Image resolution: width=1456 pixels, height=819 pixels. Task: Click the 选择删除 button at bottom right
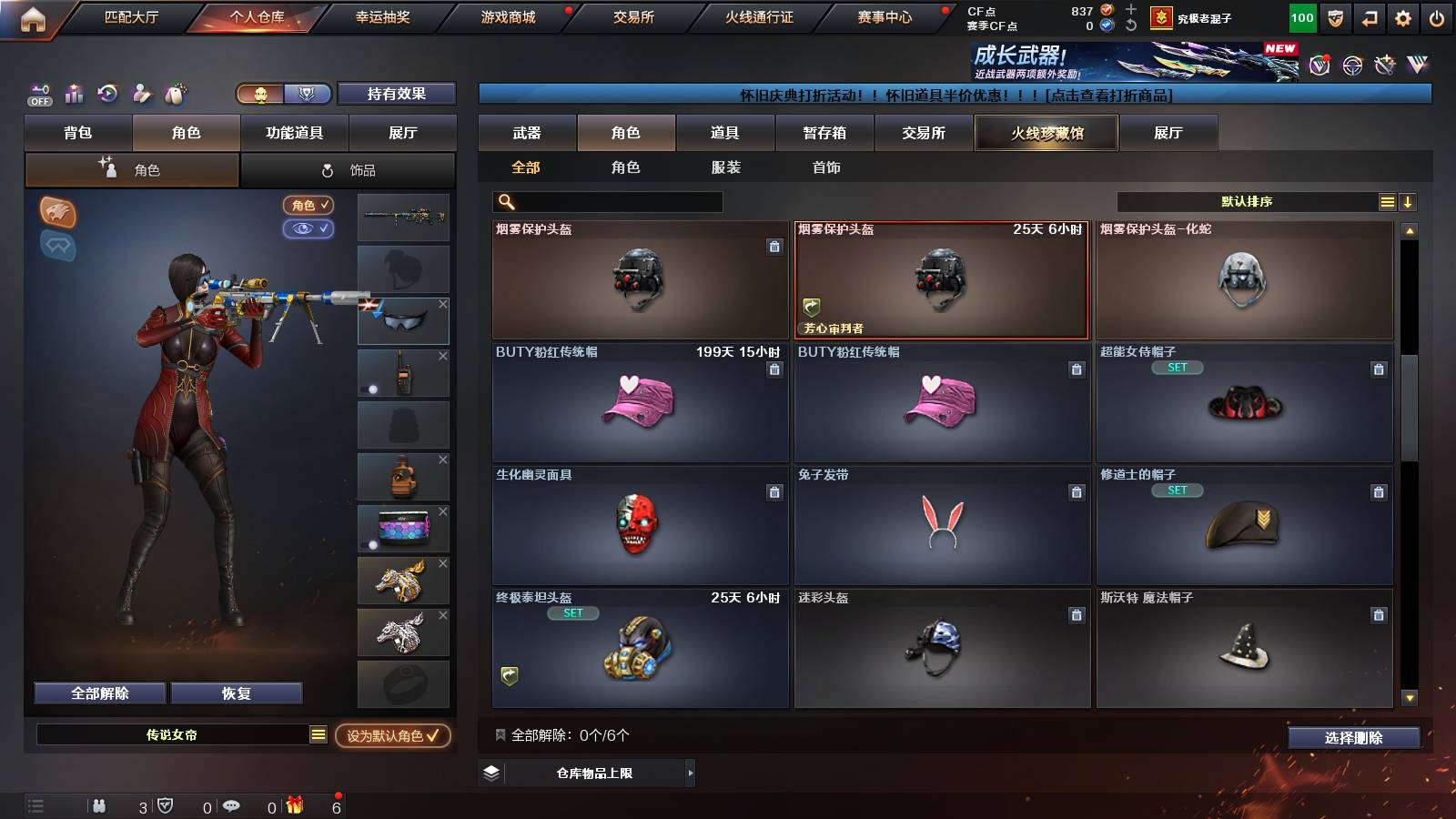1353,738
